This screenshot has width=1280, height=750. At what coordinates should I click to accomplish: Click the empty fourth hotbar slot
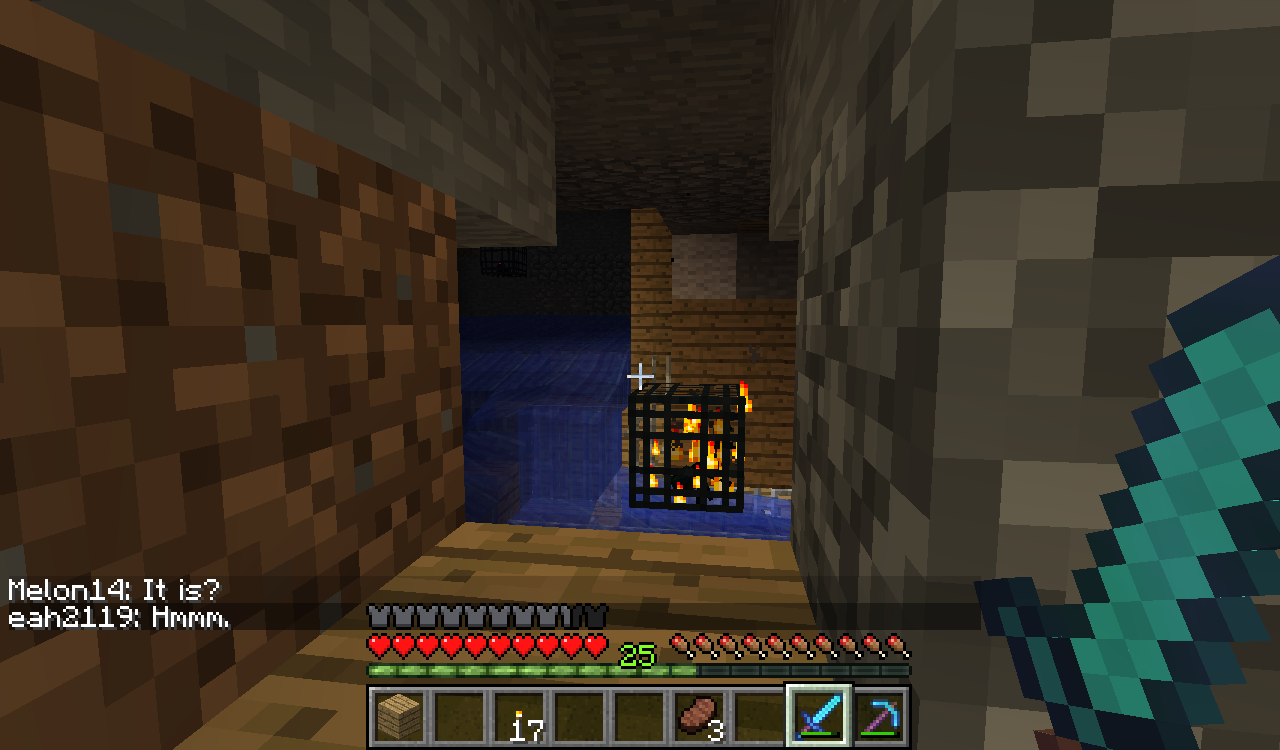click(581, 715)
